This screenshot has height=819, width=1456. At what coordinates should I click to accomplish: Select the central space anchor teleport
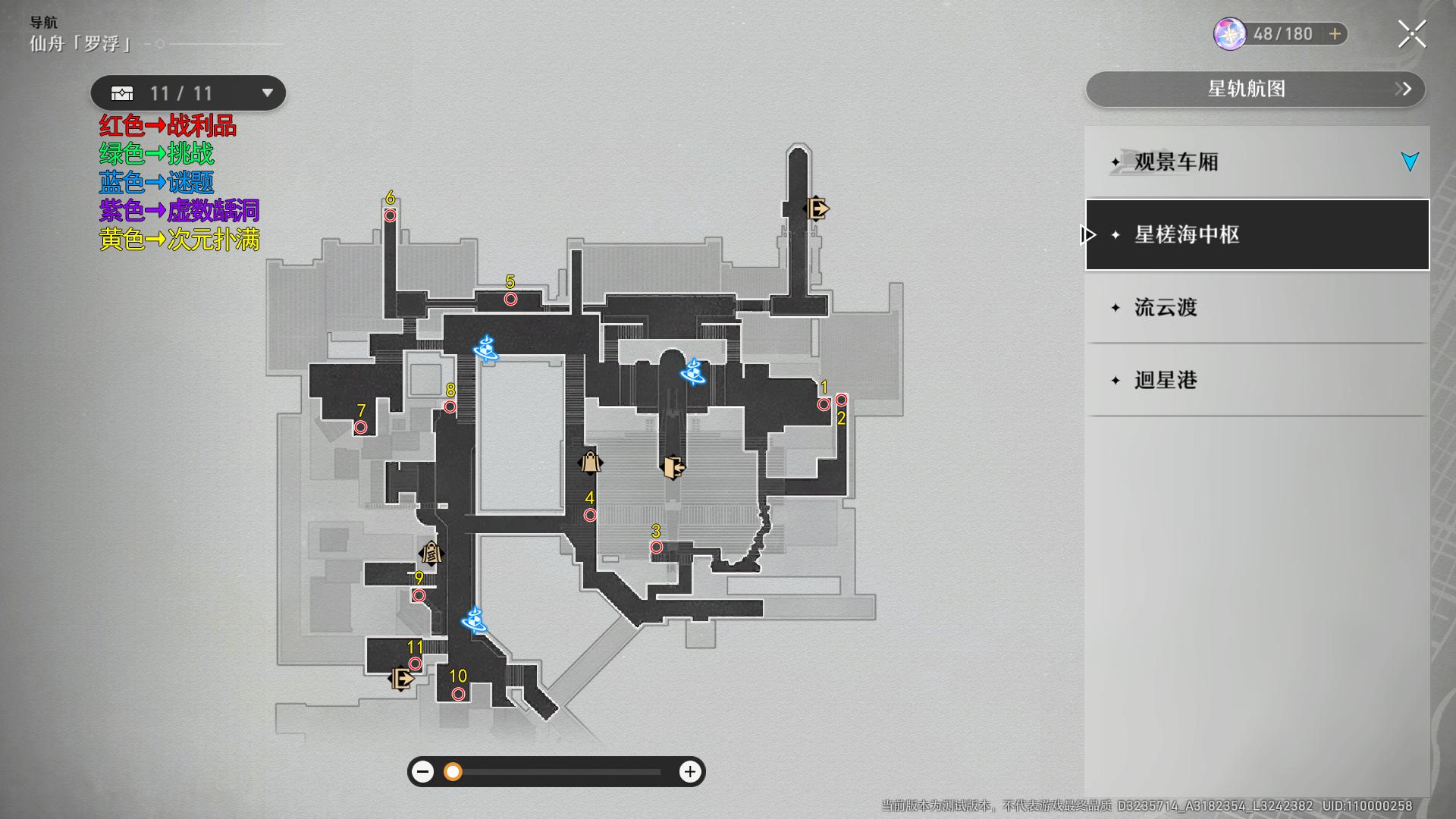pyautogui.click(x=693, y=372)
